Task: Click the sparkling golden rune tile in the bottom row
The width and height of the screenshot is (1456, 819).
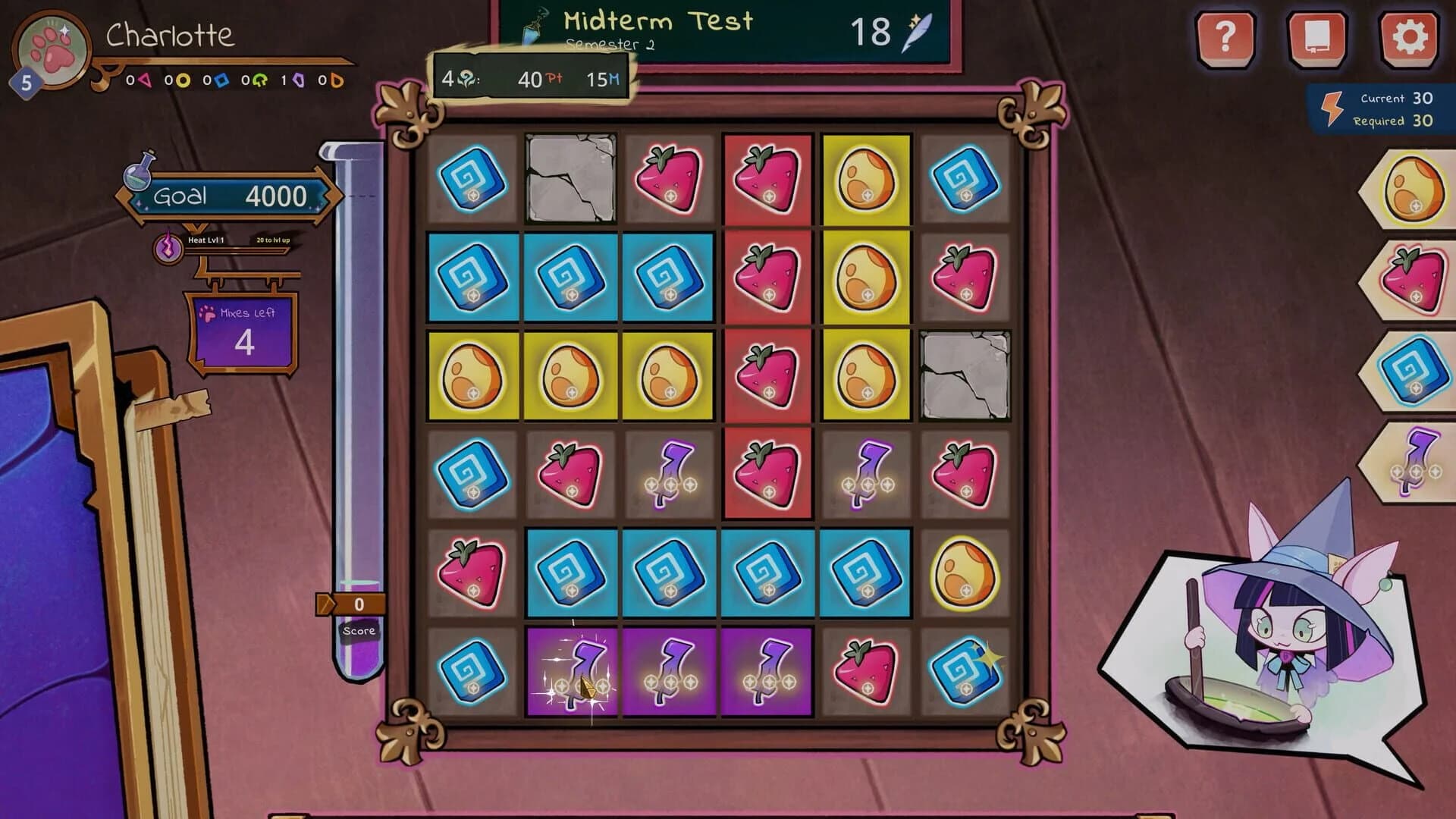Action: point(965,673)
